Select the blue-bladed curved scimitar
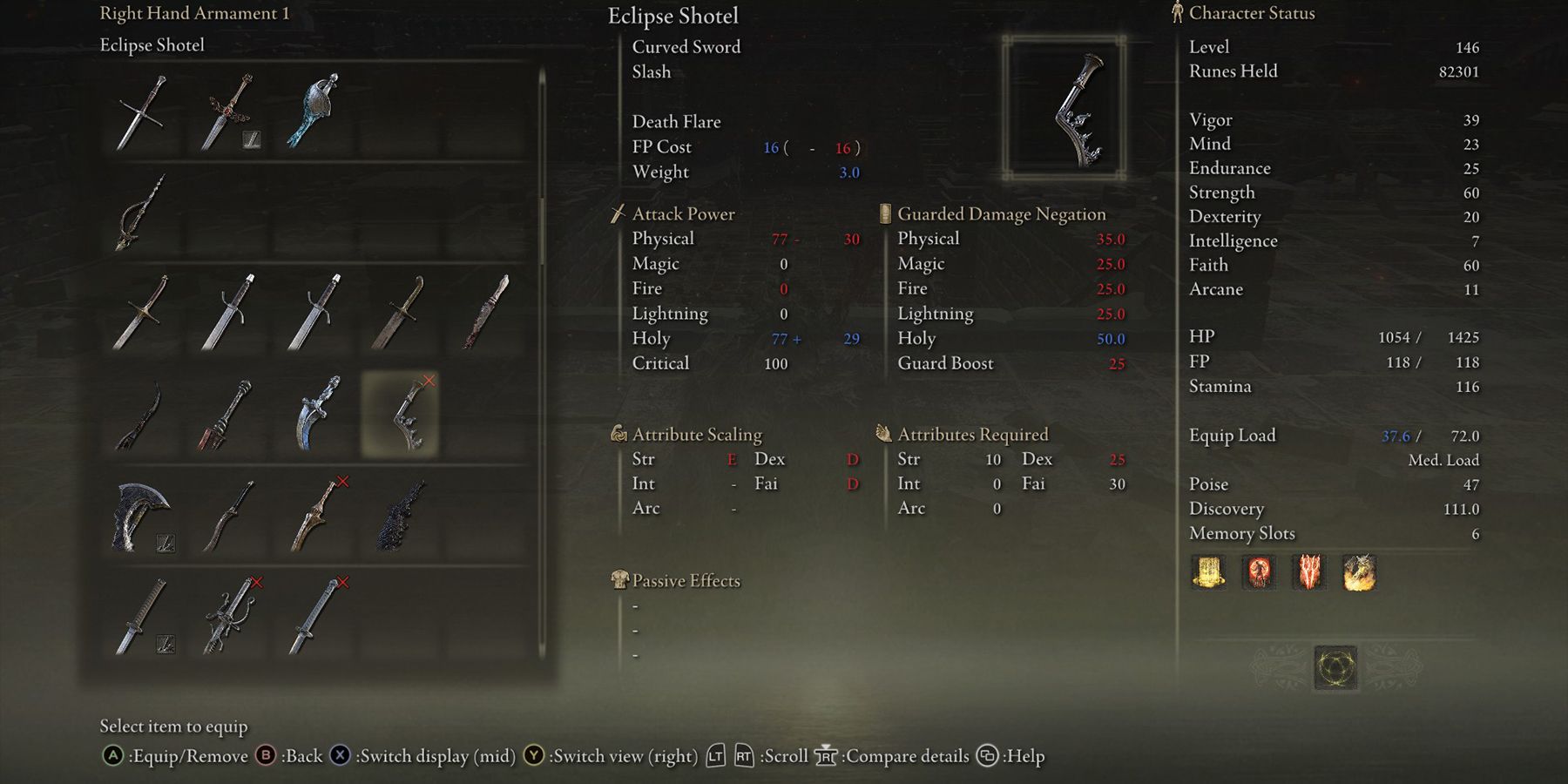The width and height of the screenshot is (1568, 784). coord(315,414)
